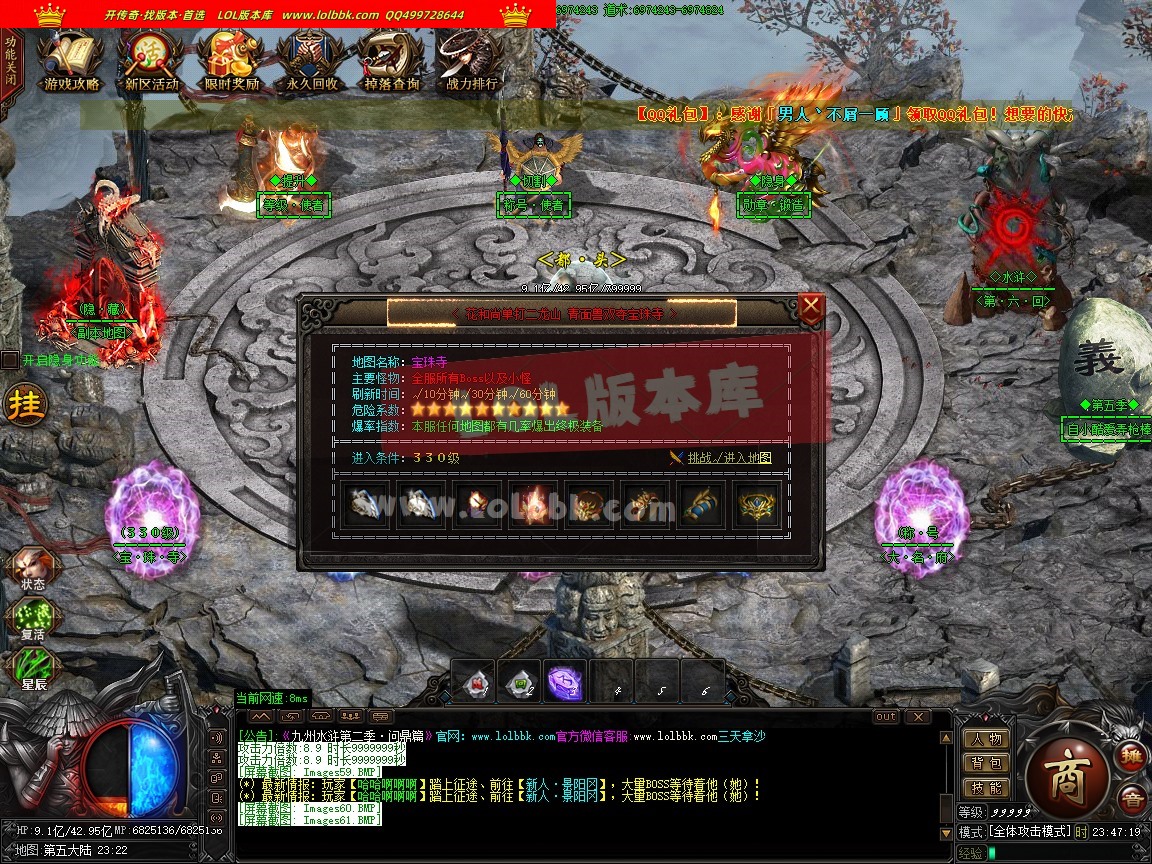Select the purple scroll hotbar slot
The height and width of the screenshot is (864, 1152).
point(565,683)
